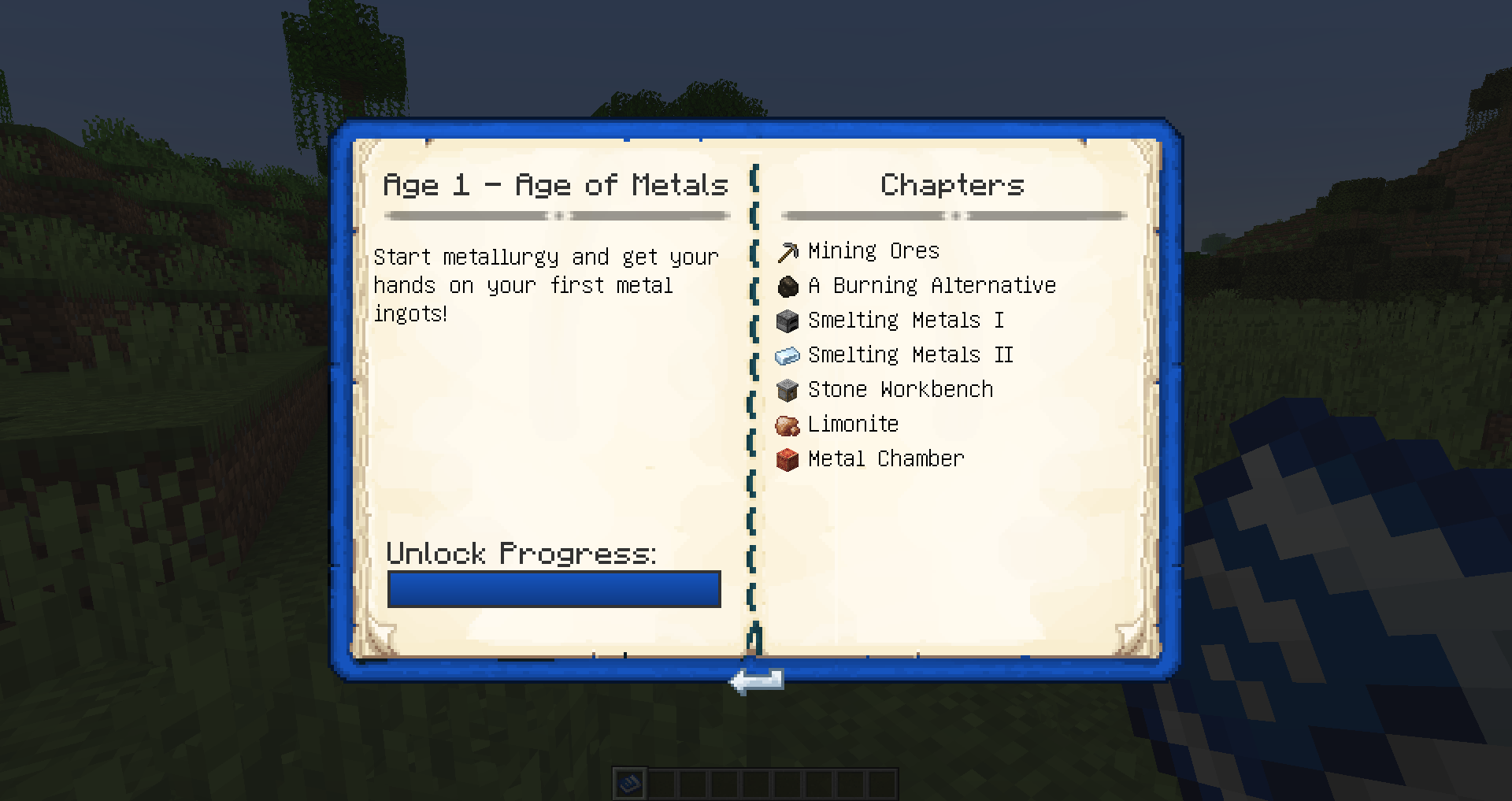This screenshot has width=1512, height=801.
Task: Click the back arrow below the book
Action: coord(757,681)
